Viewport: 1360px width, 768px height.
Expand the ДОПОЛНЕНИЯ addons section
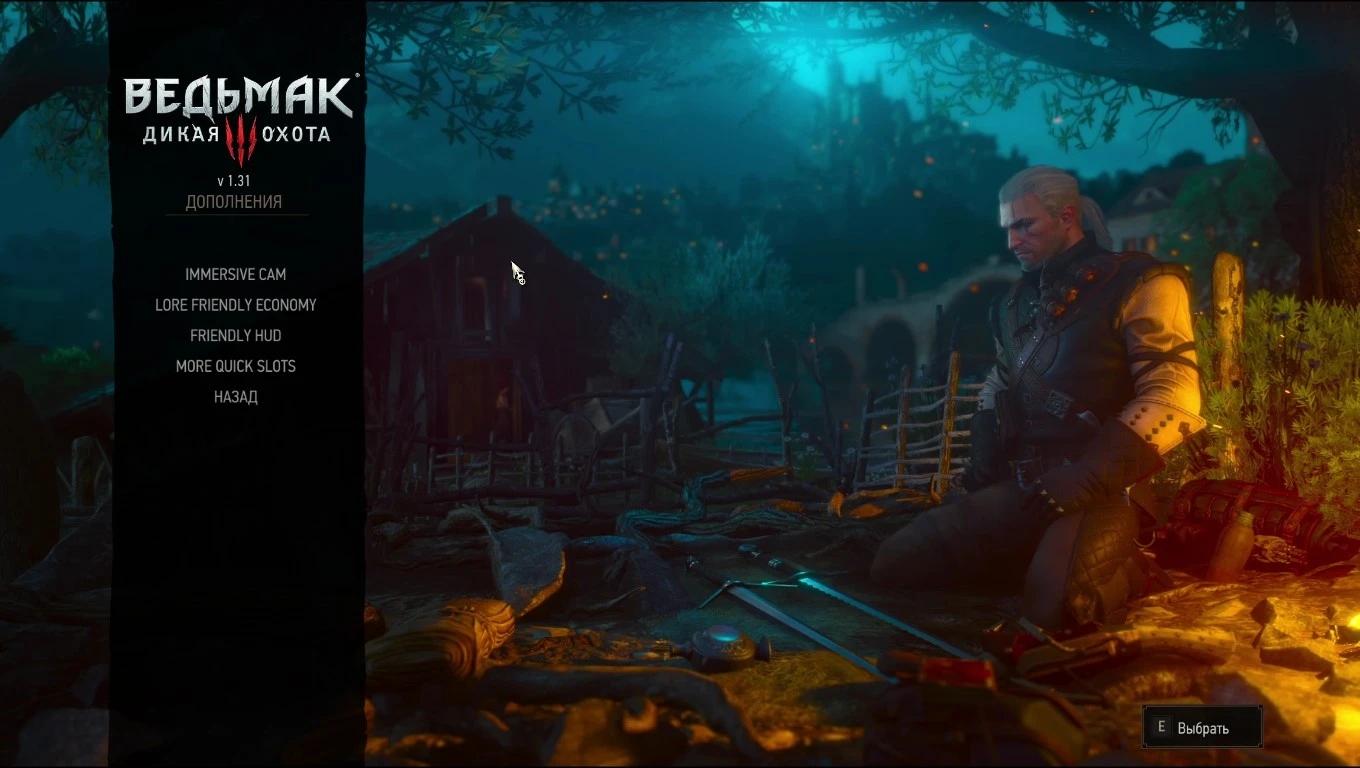pos(236,201)
